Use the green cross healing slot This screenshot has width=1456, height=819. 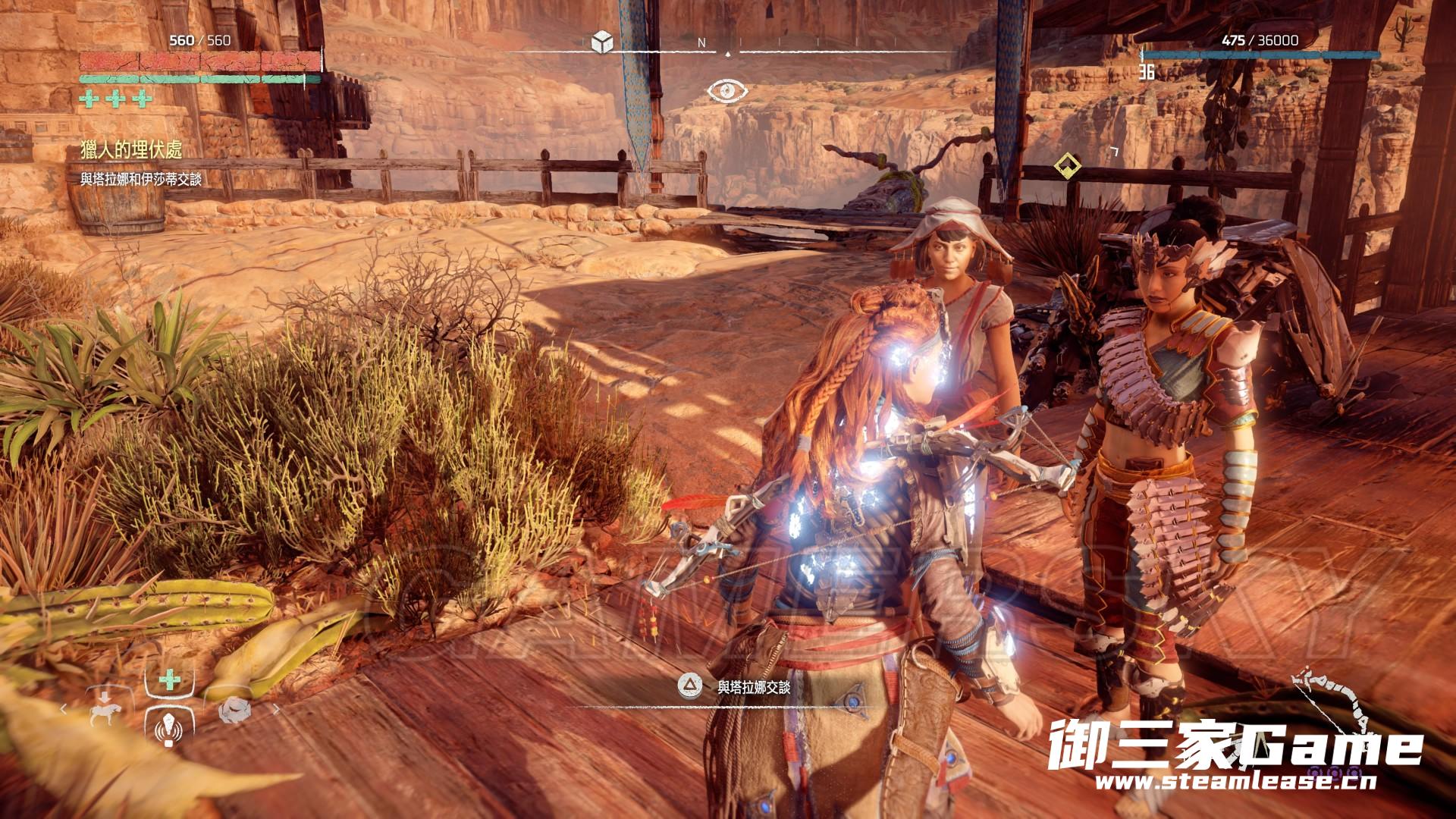point(169,680)
